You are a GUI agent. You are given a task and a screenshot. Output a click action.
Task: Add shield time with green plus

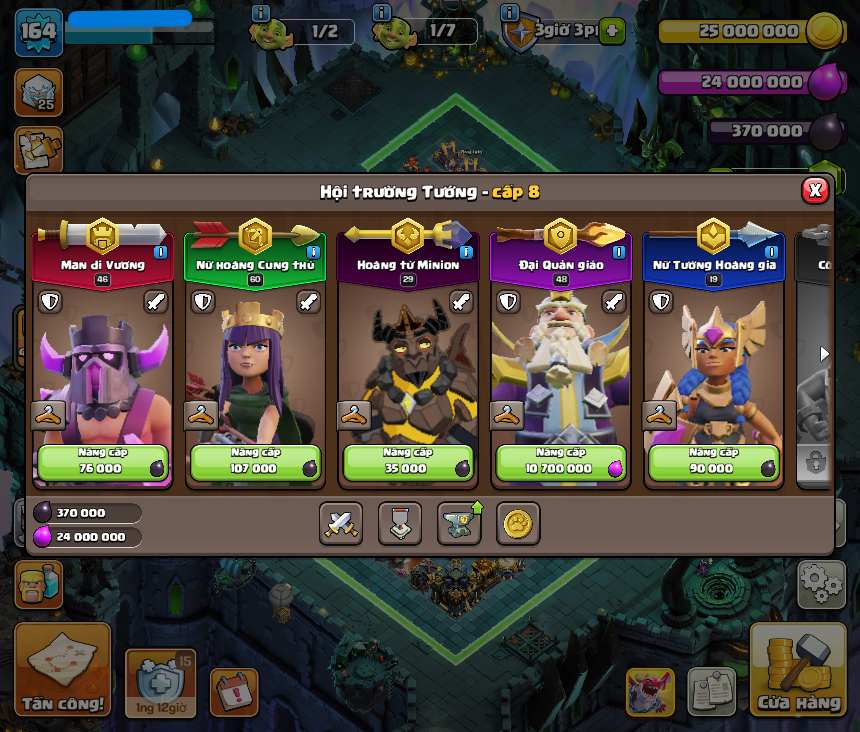613,31
